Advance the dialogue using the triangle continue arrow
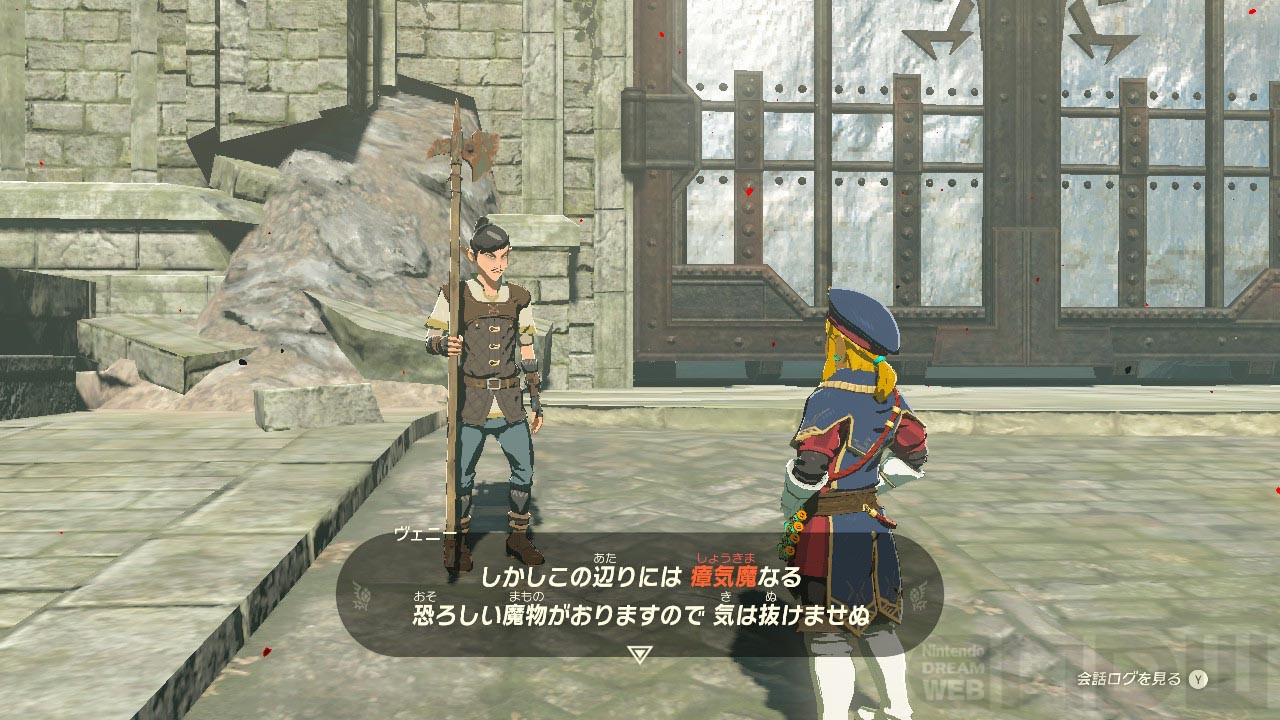 [x=640, y=655]
